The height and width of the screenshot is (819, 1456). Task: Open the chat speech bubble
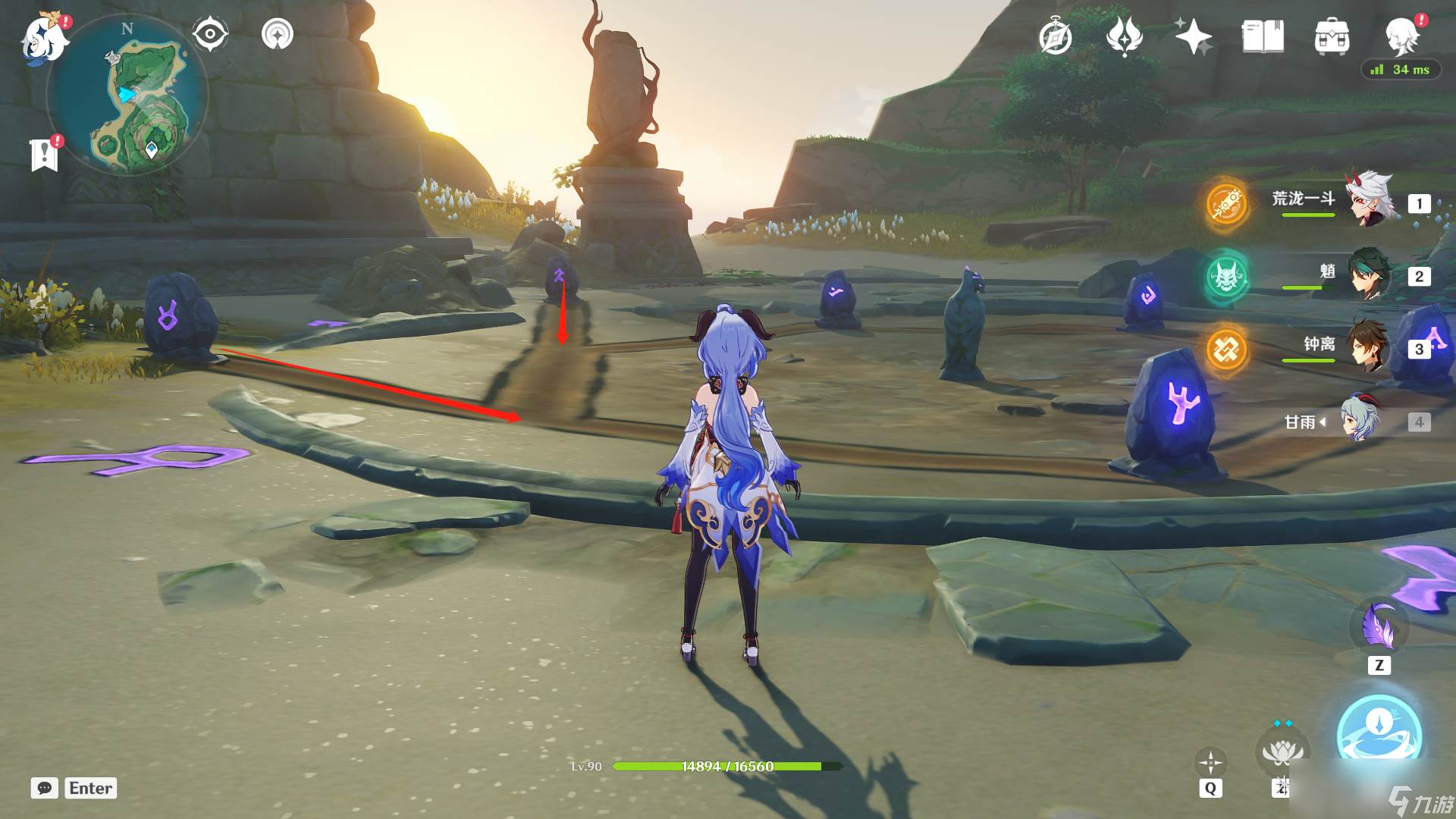(44, 788)
